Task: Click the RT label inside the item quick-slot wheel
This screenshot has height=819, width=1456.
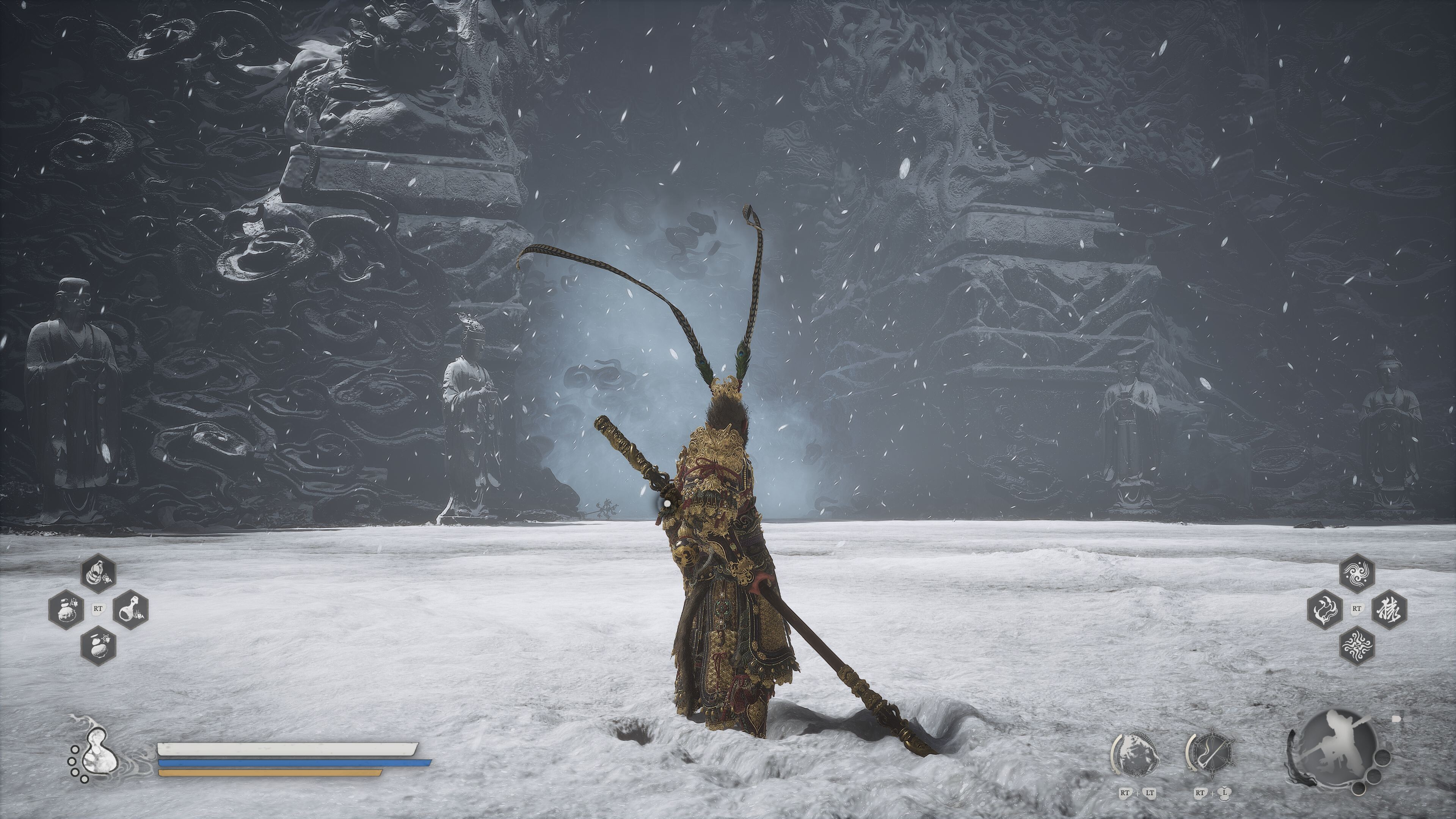Action: point(98,609)
